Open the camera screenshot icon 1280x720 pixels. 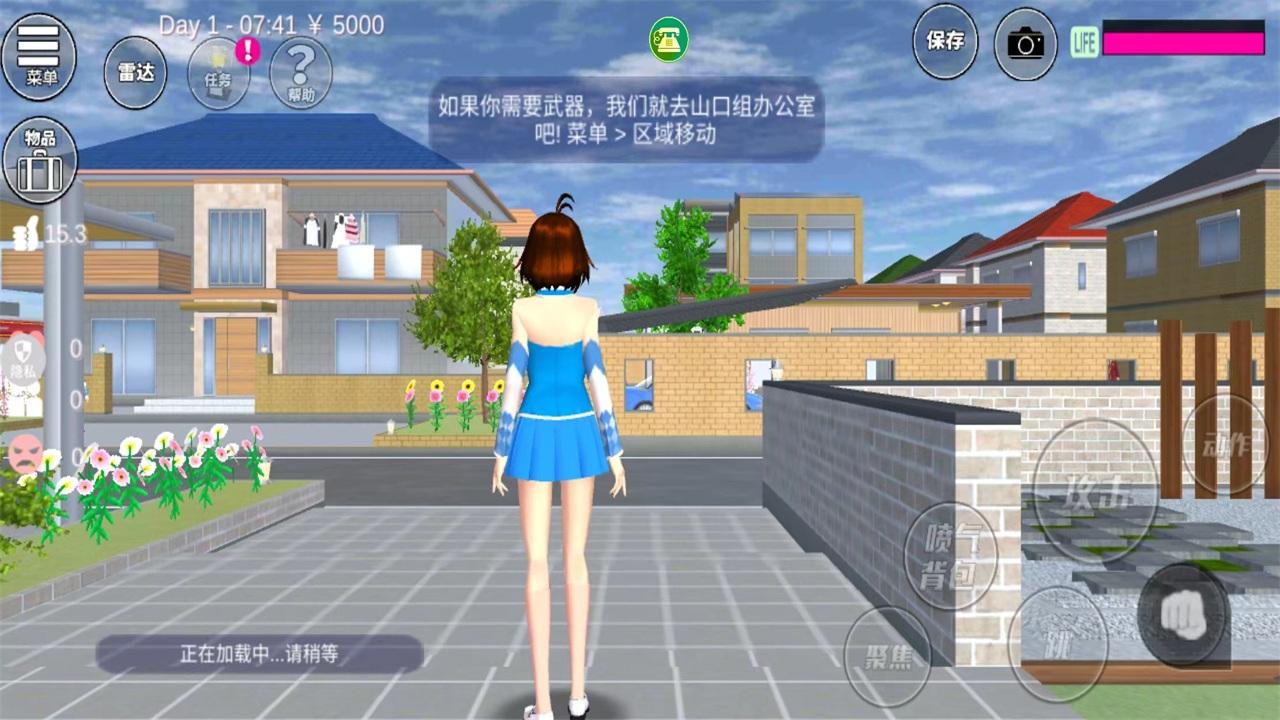click(x=1025, y=42)
